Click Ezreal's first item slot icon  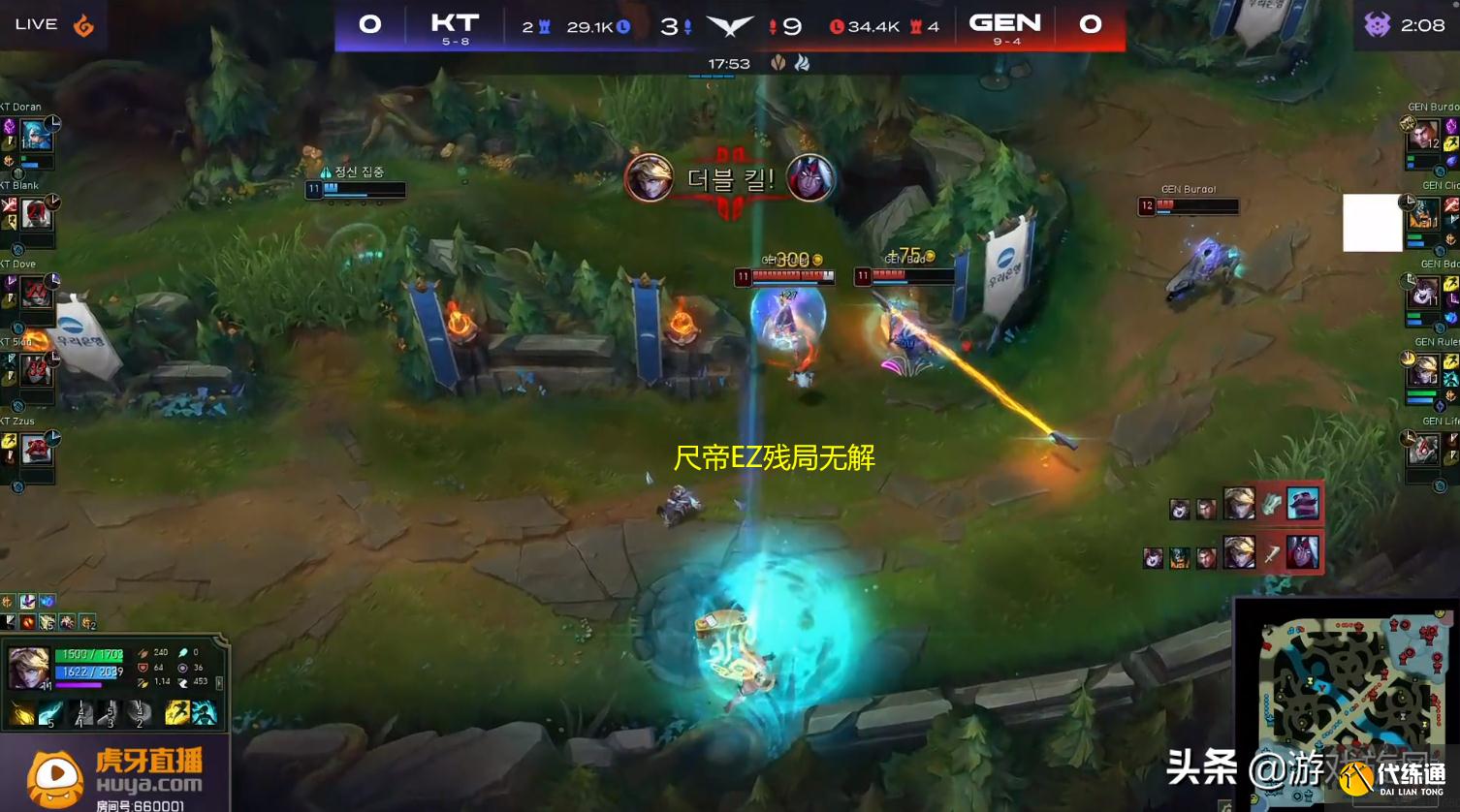pos(9,621)
